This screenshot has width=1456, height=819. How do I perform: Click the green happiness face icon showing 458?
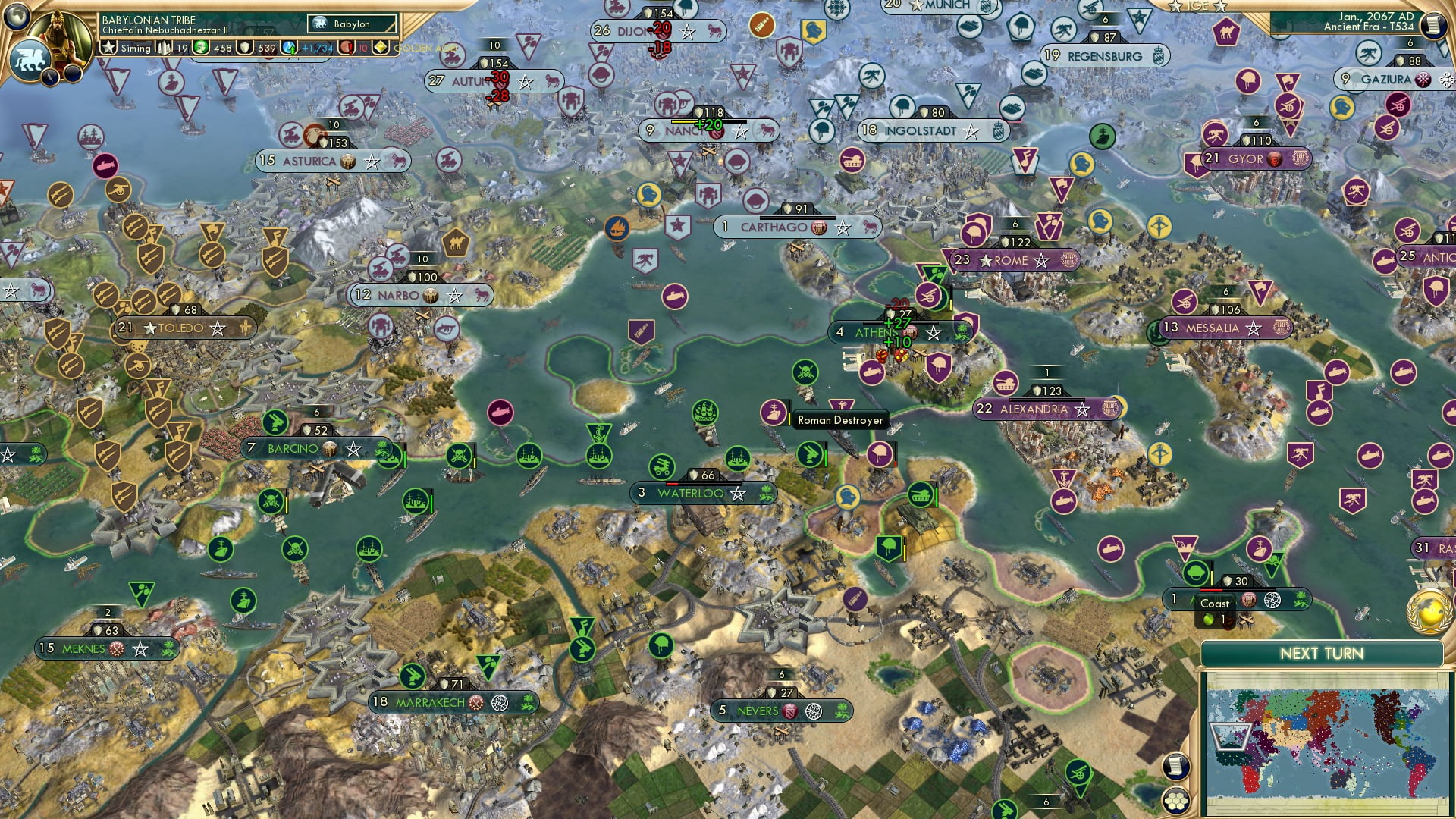(x=200, y=48)
